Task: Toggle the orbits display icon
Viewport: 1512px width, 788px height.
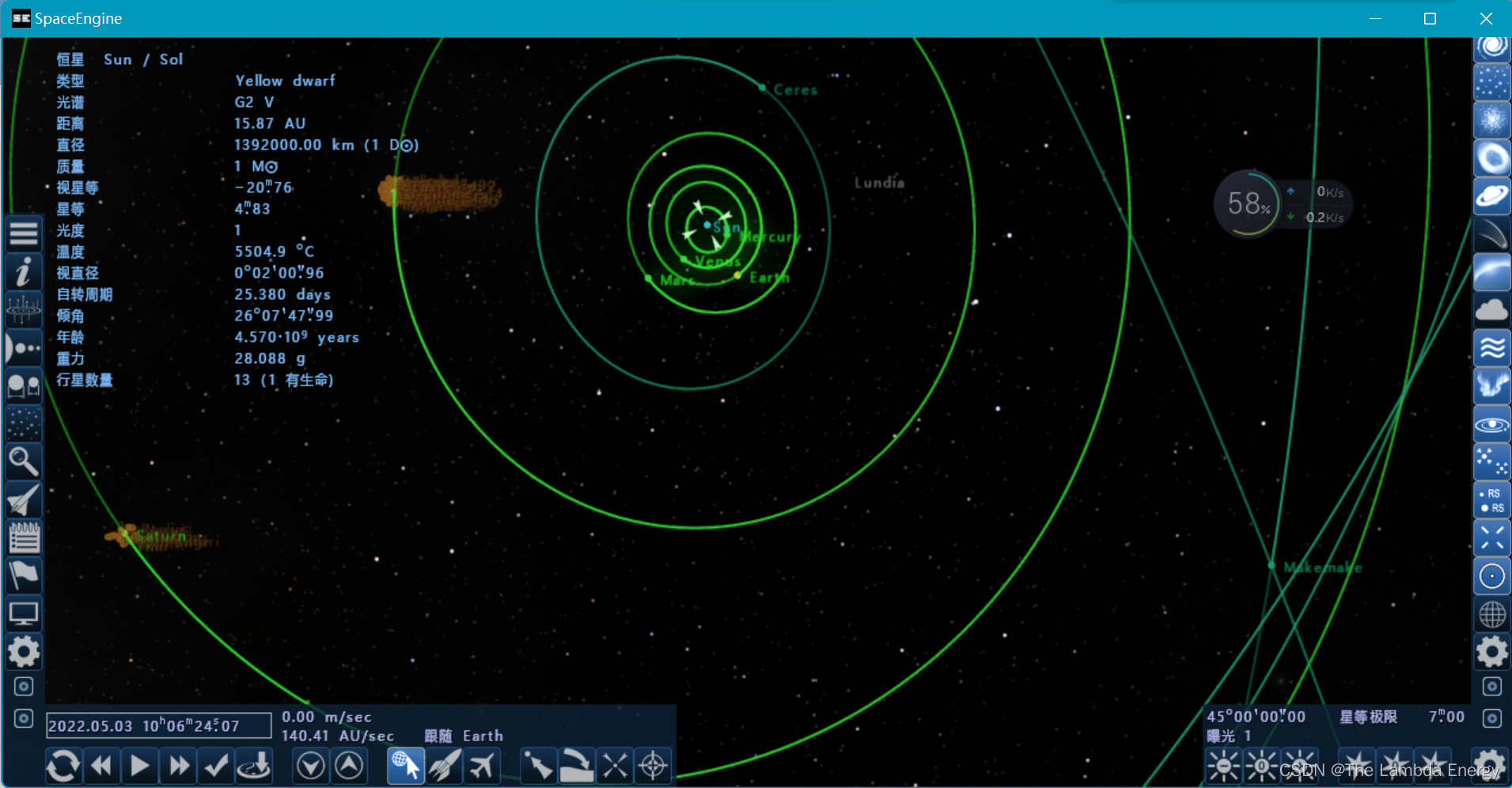Action: (1491, 425)
